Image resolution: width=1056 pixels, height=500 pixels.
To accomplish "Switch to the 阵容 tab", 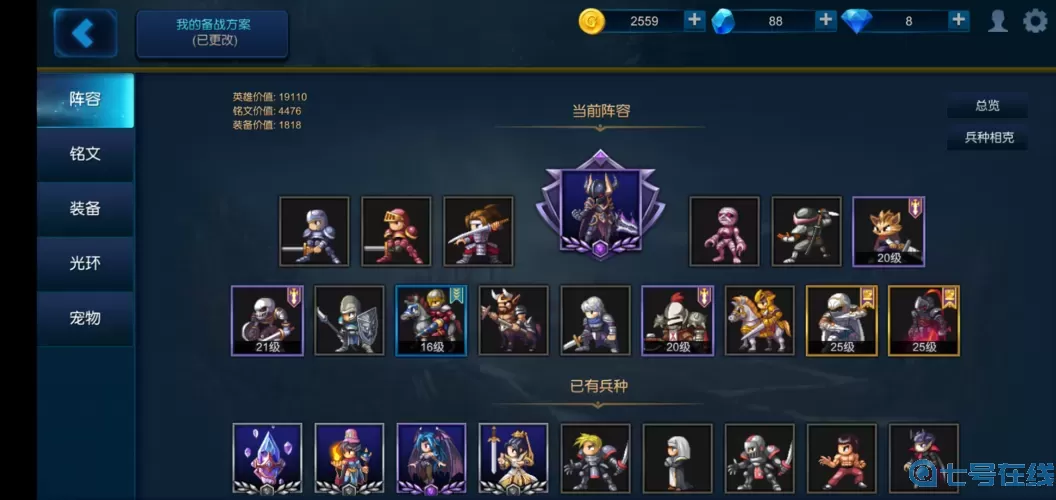I will pos(85,100).
